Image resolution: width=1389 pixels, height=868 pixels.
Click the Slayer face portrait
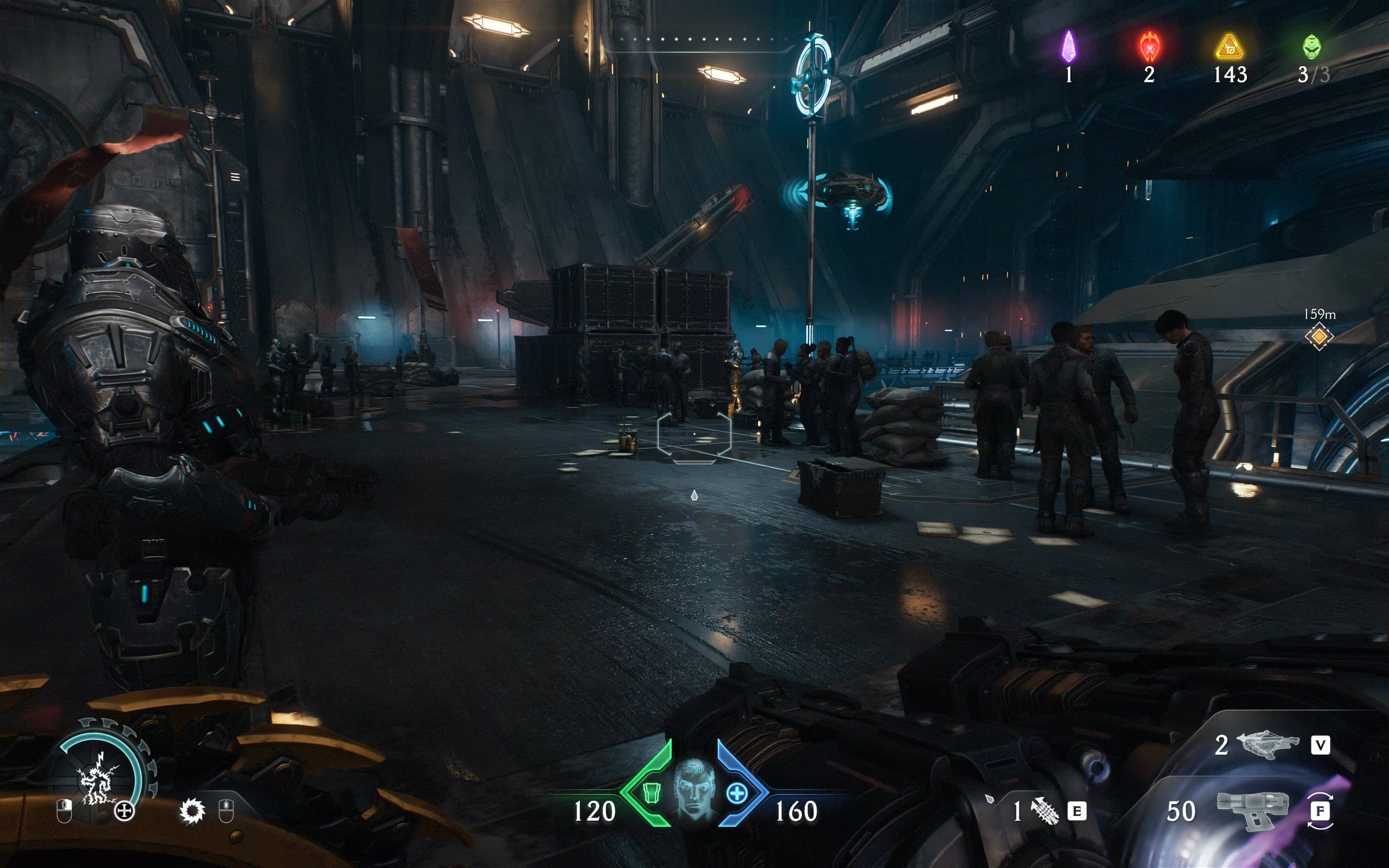[694, 789]
